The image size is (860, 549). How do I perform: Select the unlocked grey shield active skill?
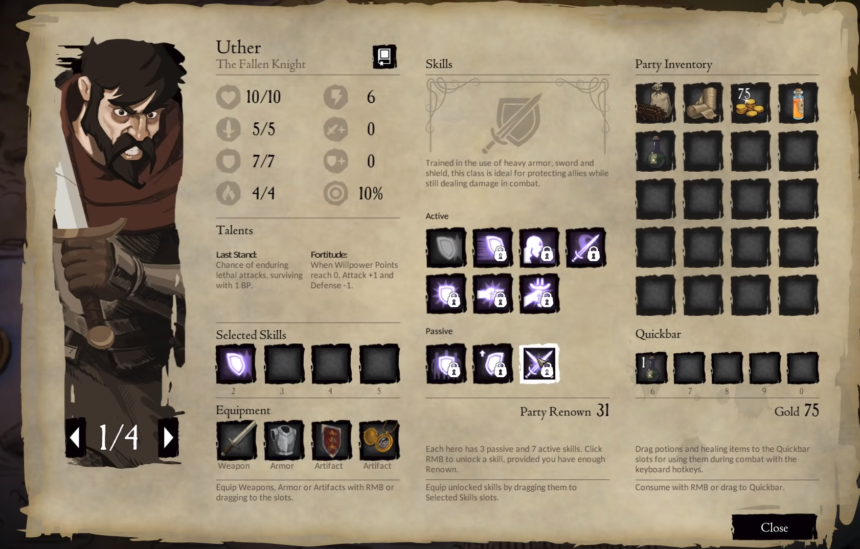pyautogui.click(x=446, y=247)
